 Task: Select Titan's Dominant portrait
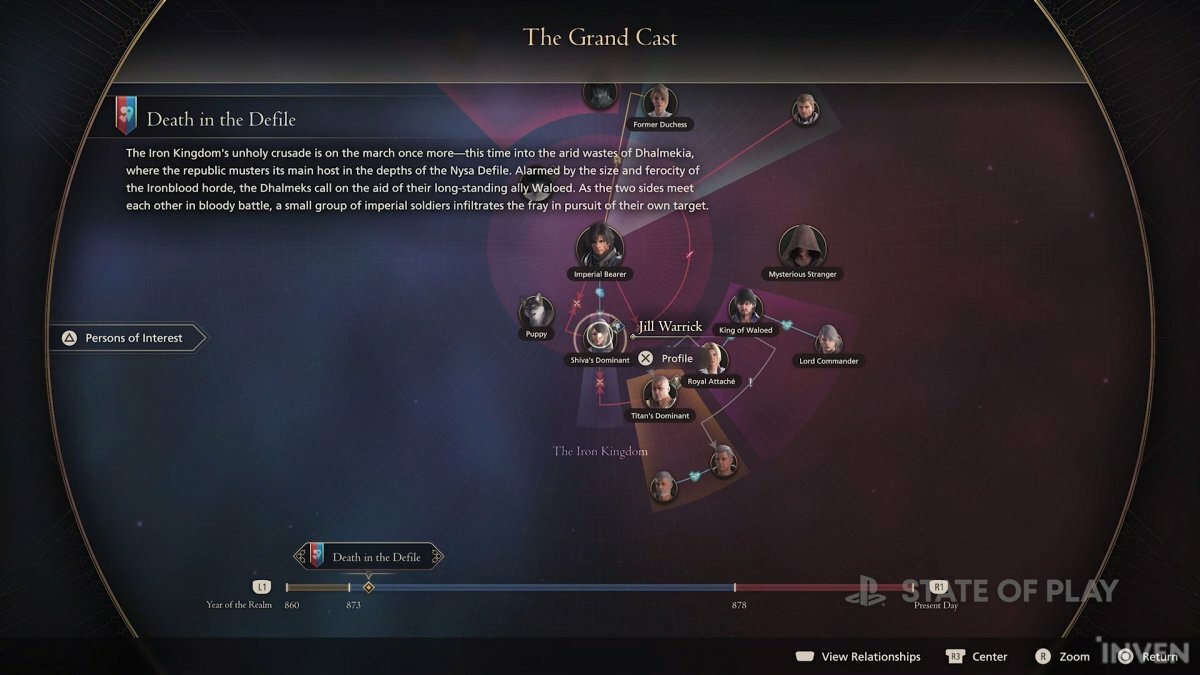pos(660,393)
